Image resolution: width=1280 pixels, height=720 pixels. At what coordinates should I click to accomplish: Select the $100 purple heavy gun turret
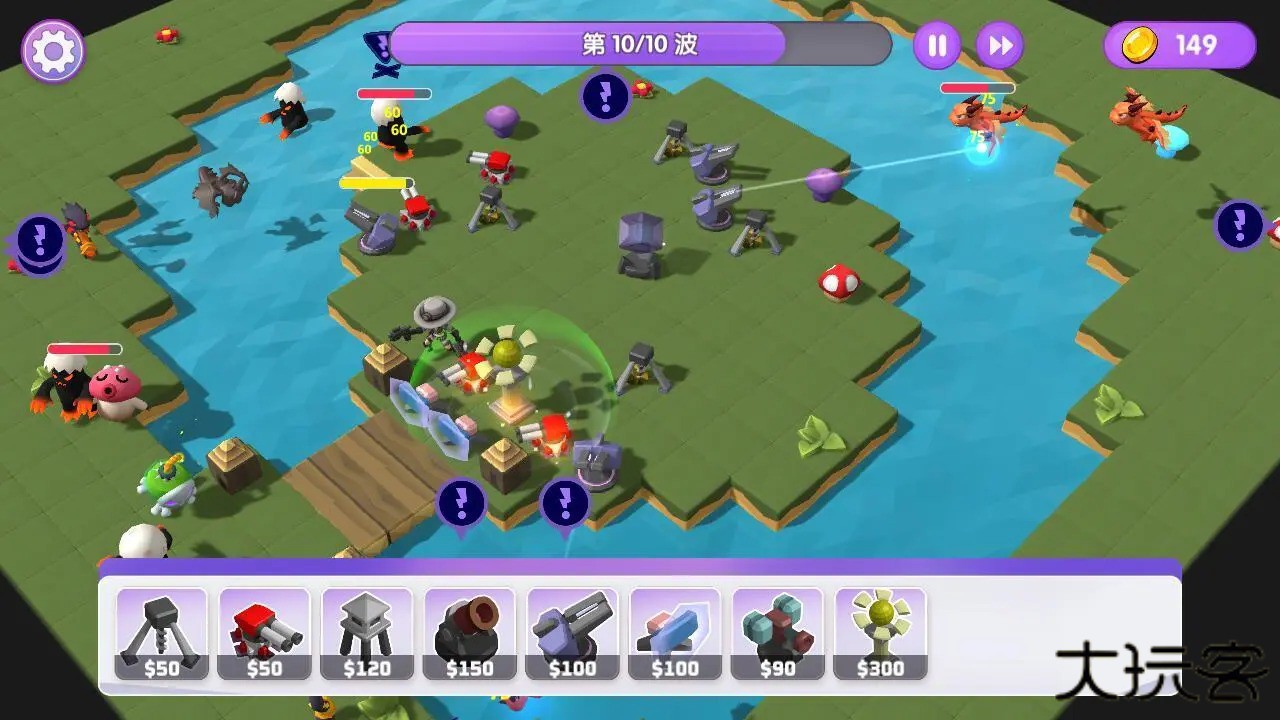tap(572, 634)
